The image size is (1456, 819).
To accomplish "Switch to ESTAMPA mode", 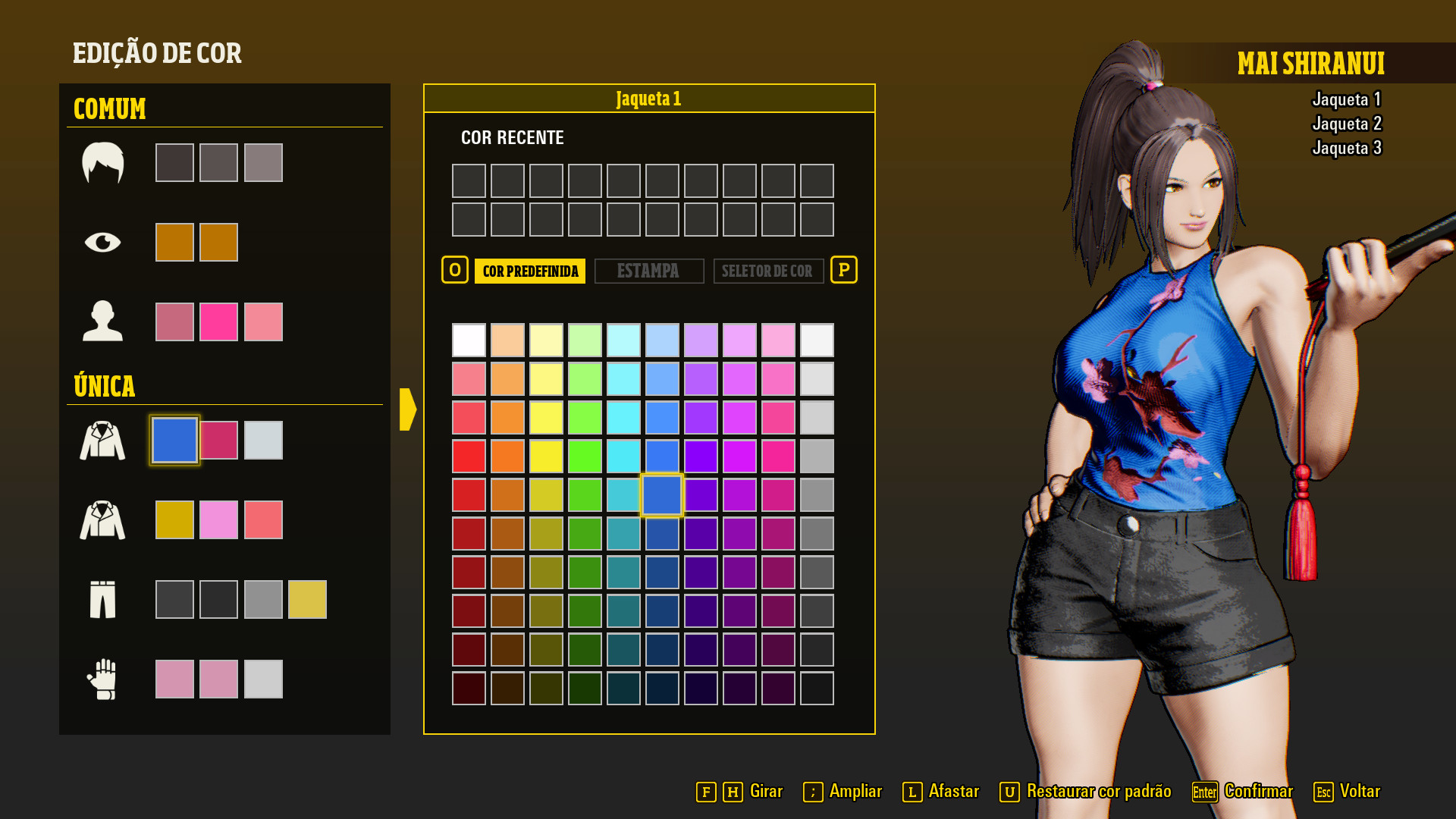I will tap(649, 270).
